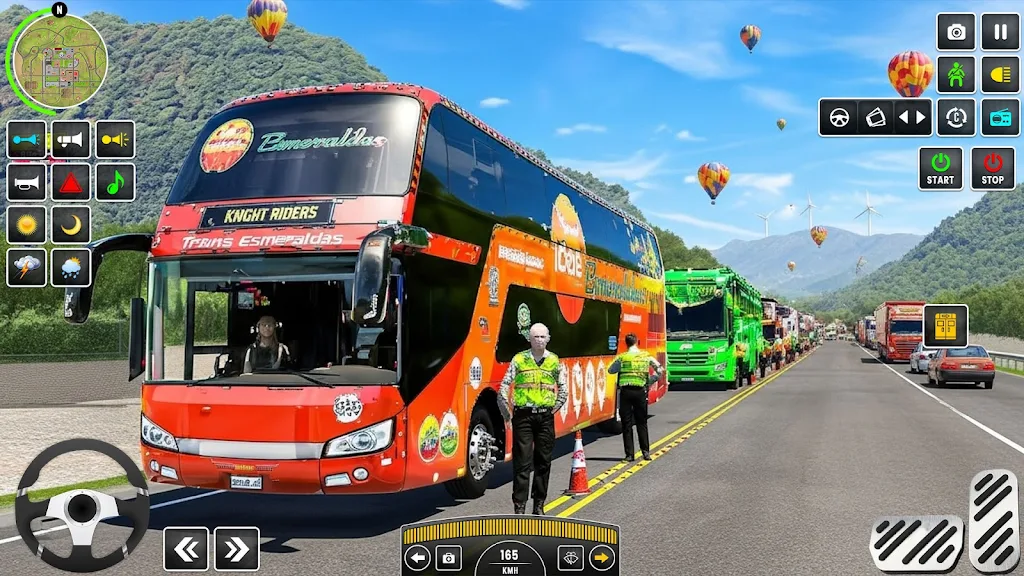1024x576 pixels.
Task: Switch to sunny daytime weather
Action: point(27,225)
